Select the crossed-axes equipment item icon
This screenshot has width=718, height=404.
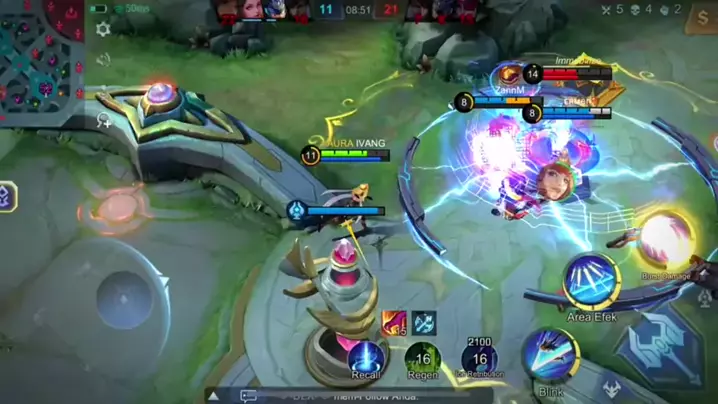423,322
